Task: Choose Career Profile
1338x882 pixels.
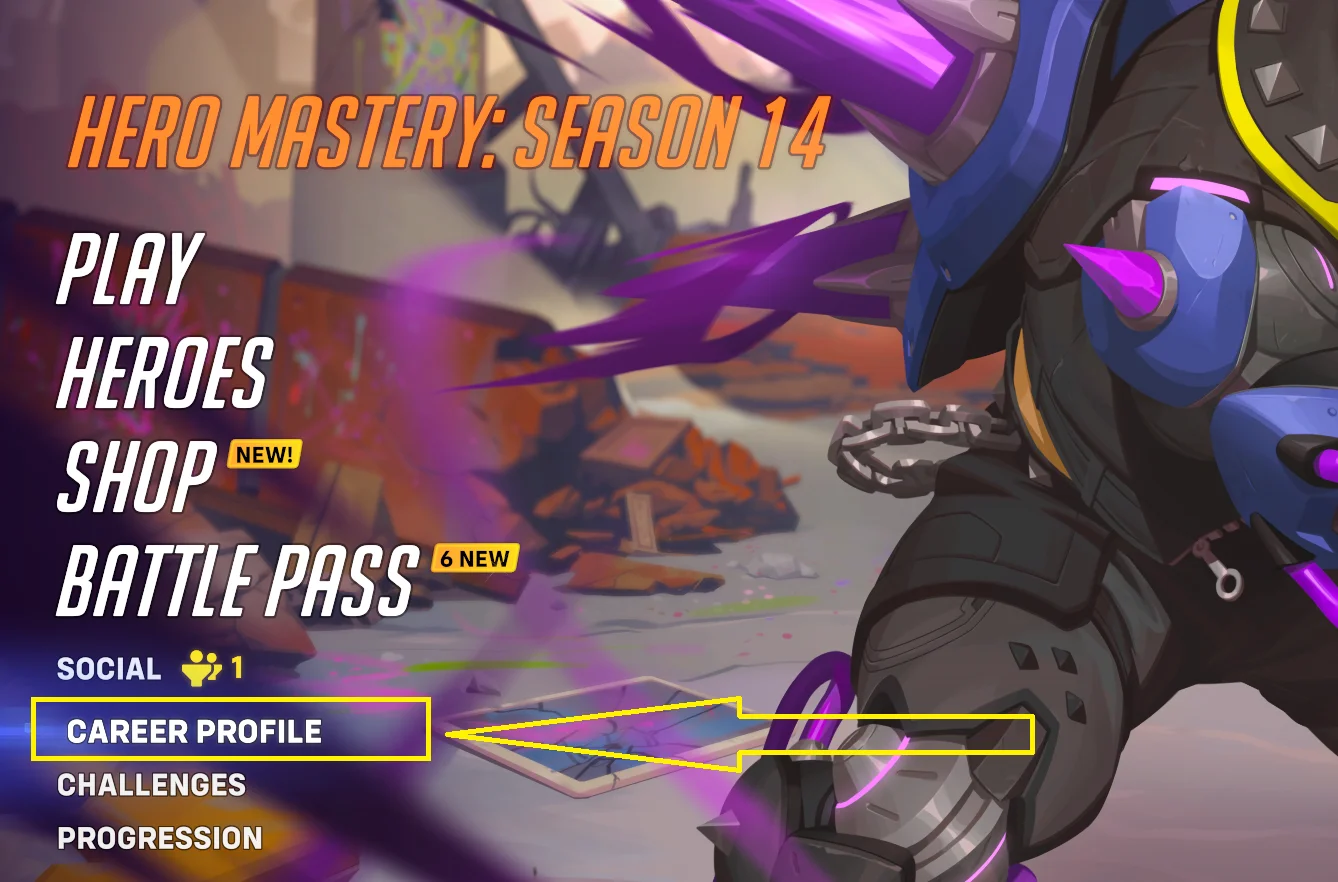Action: click(194, 731)
